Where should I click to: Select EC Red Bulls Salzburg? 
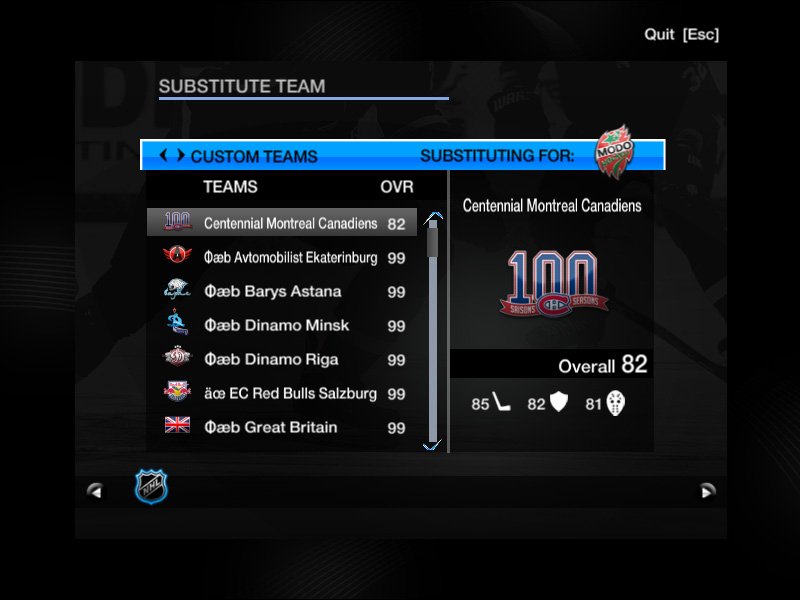[x=282, y=393]
